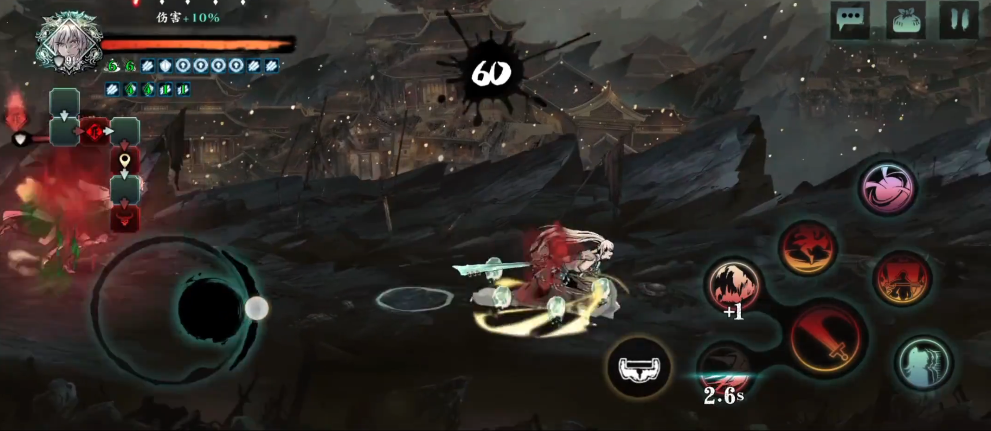This screenshot has width=991, height=431.
Task: Activate the white horned mask button
Action: [638, 368]
